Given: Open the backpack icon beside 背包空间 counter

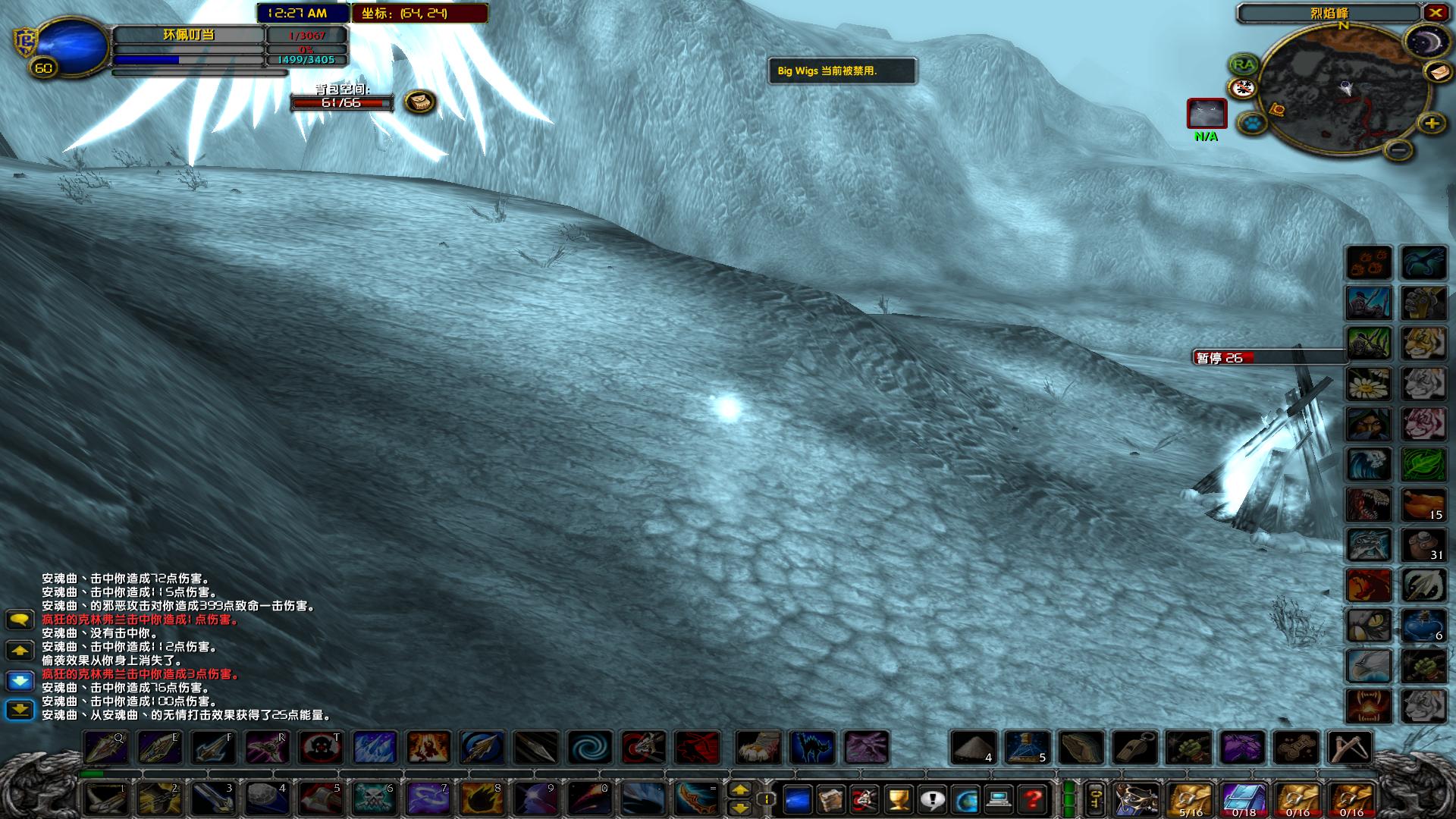Looking at the screenshot, I should tap(421, 102).
